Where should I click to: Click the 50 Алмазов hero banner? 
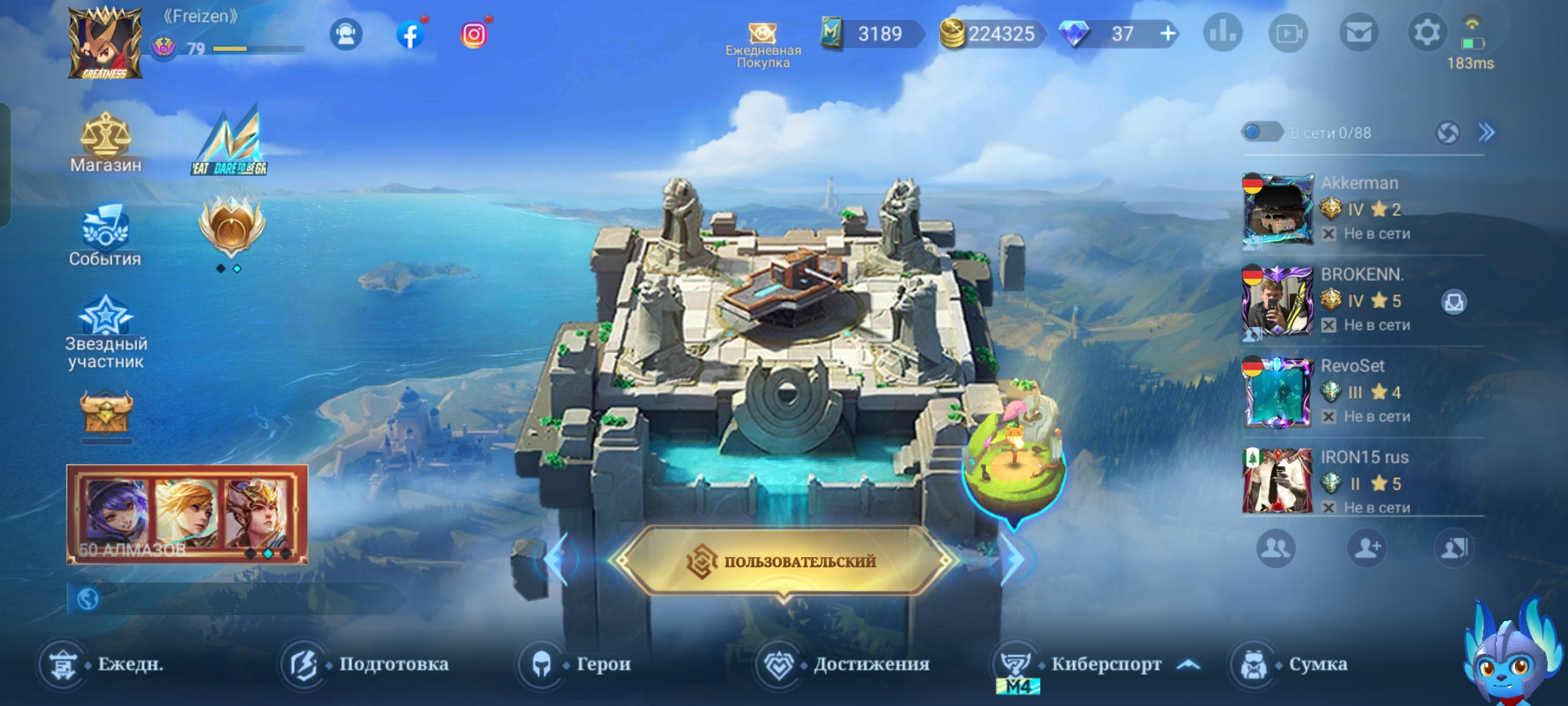point(188,514)
